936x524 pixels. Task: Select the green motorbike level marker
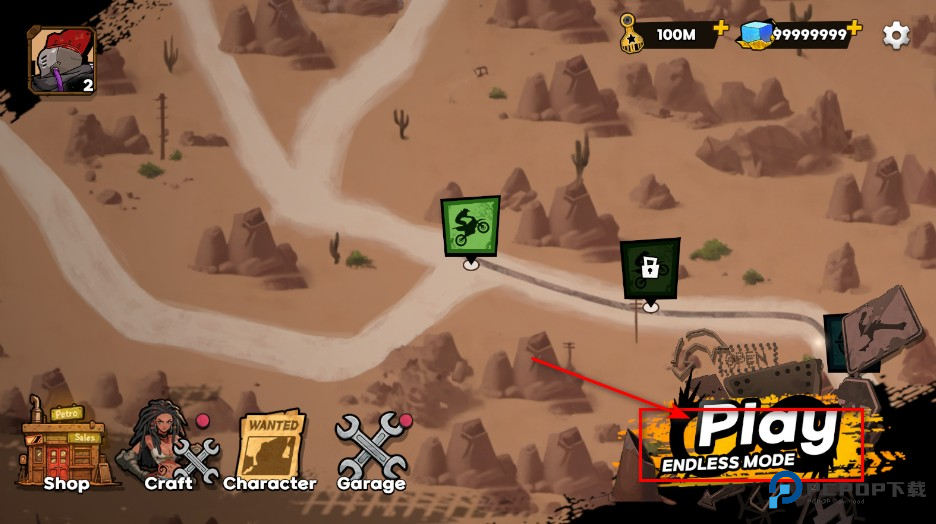[470, 225]
